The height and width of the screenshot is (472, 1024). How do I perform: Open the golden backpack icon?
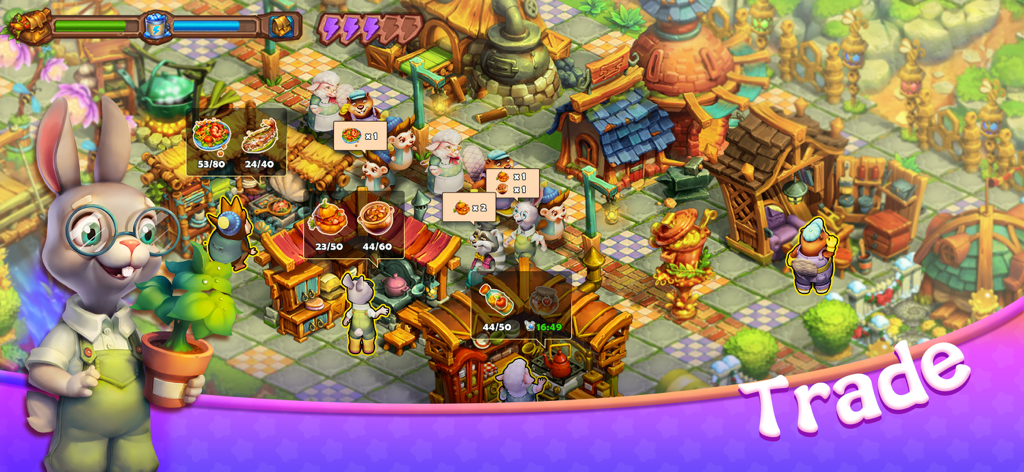click(282, 26)
